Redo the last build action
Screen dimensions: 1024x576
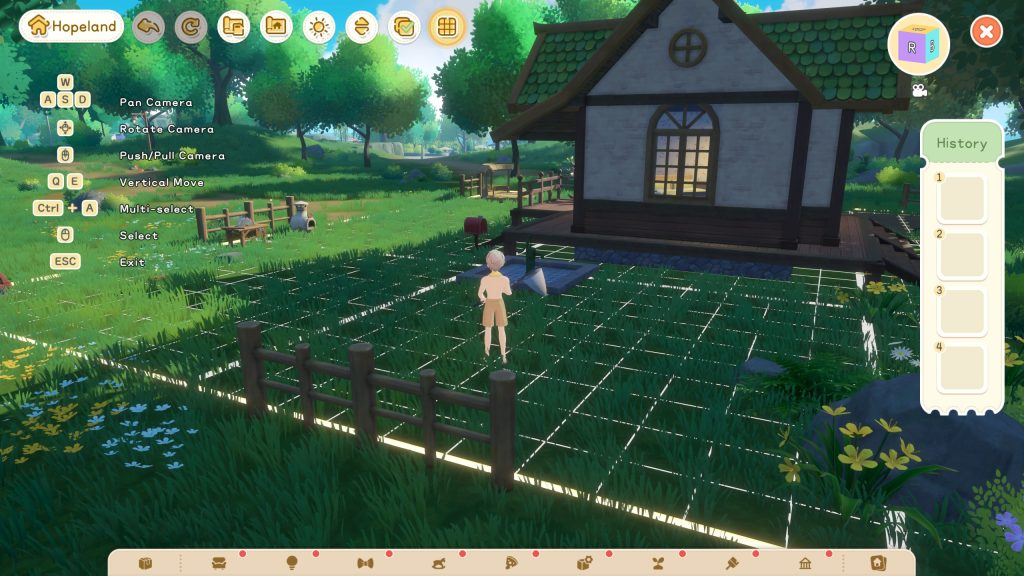pyautogui.click(x=191, y=26)
